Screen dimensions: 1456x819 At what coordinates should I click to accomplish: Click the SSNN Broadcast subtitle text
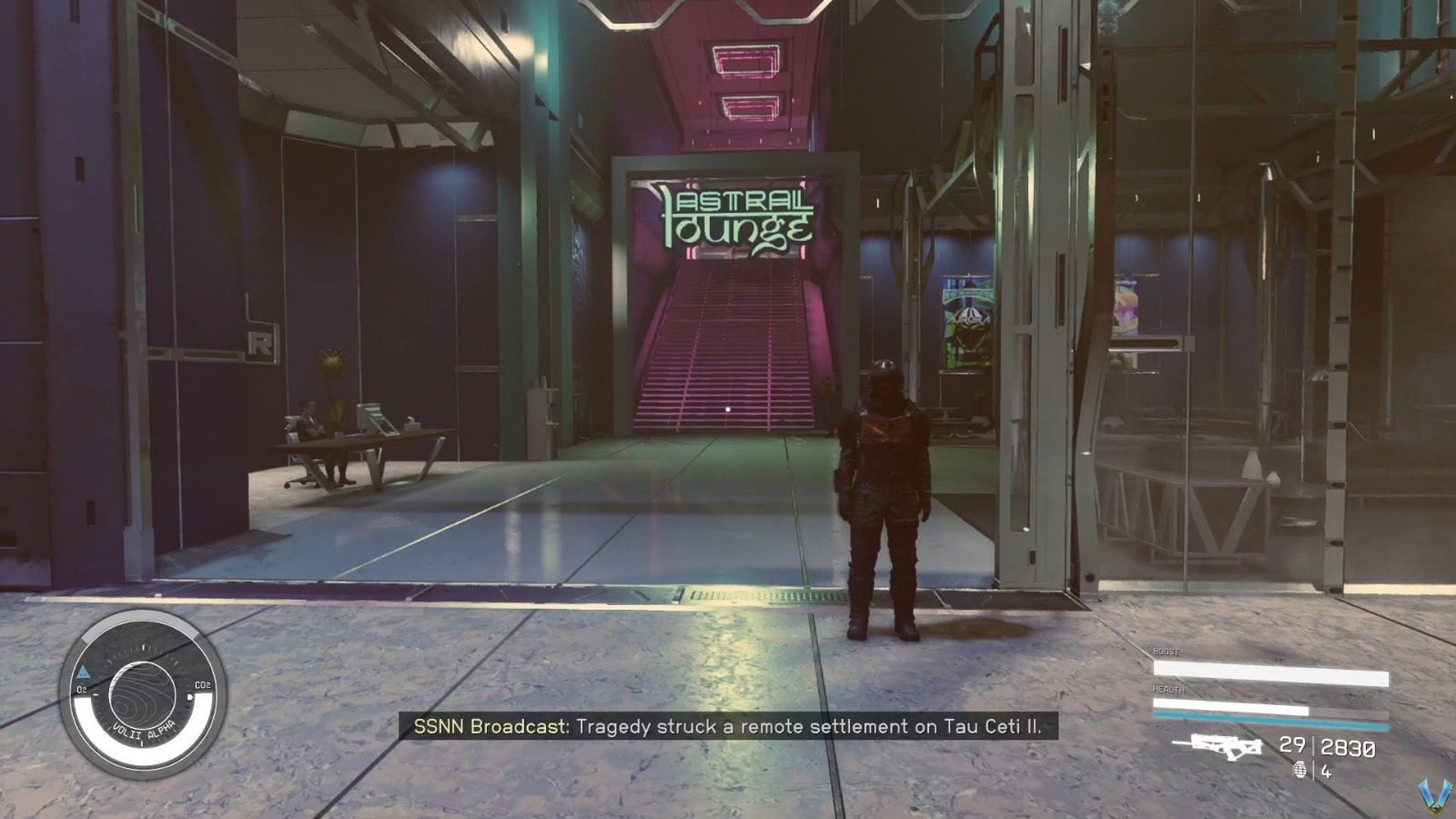pos(733,728)
